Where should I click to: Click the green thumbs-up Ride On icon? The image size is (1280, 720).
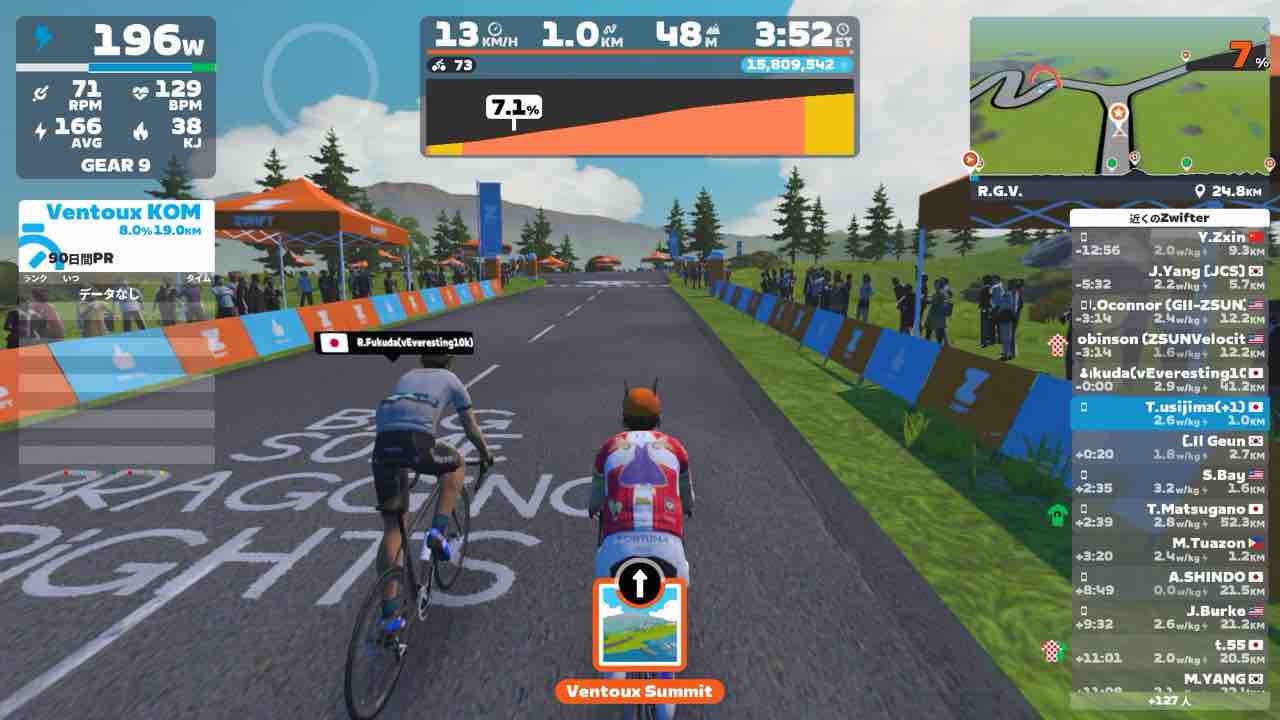[x=1057, y=516]
